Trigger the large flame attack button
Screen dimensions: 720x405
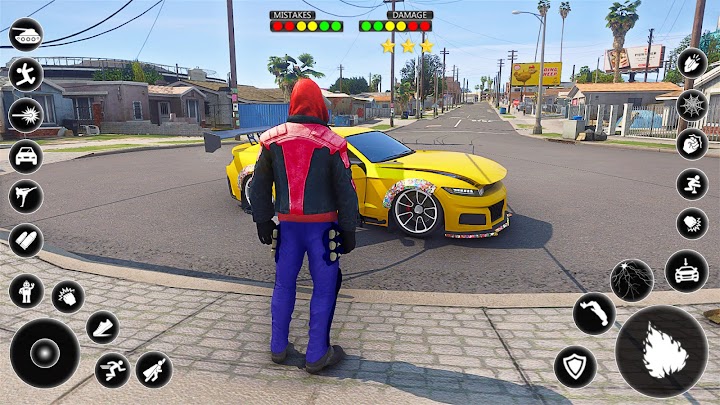[x=661, y=352]
